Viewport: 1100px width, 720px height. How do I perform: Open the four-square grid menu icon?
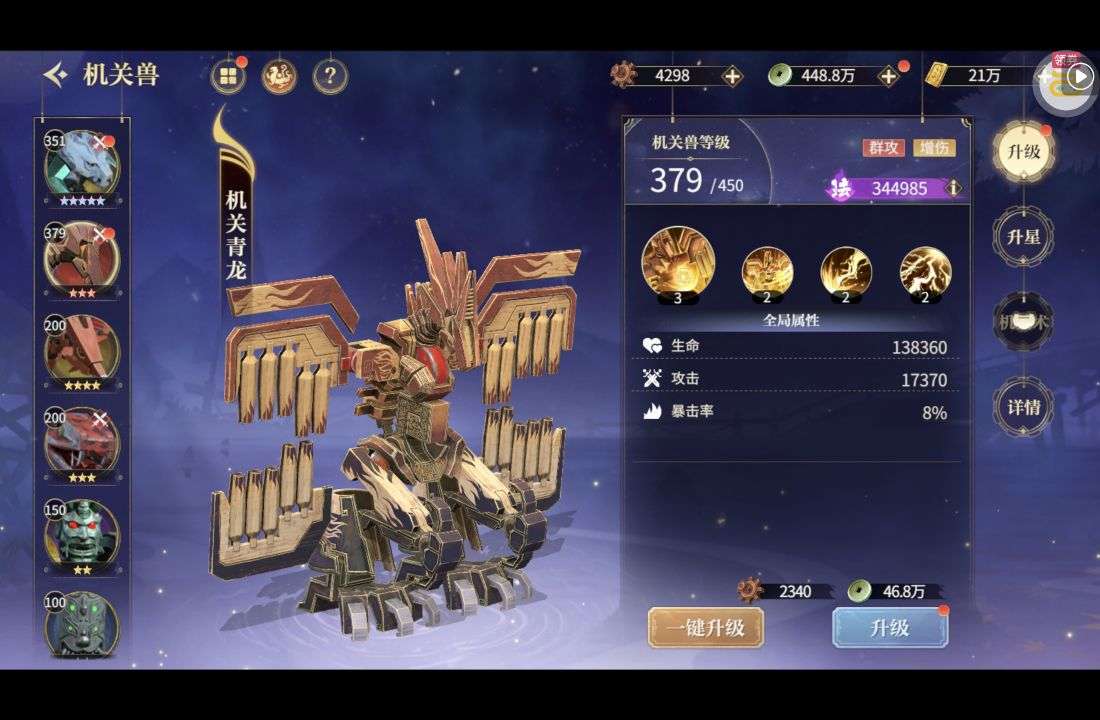tap(228, 76)
